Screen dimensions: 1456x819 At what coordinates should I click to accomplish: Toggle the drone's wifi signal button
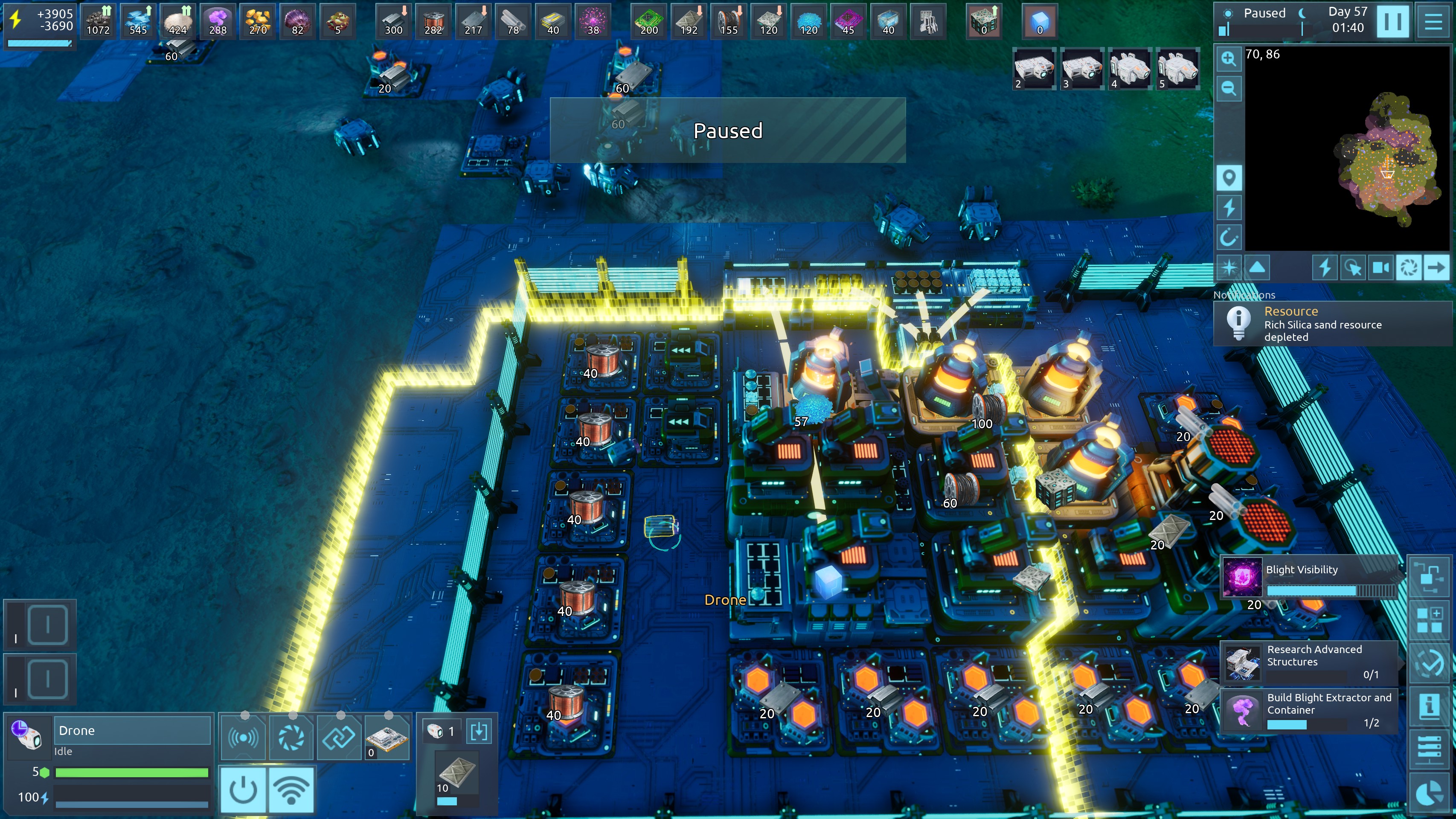tap(291, 790)
